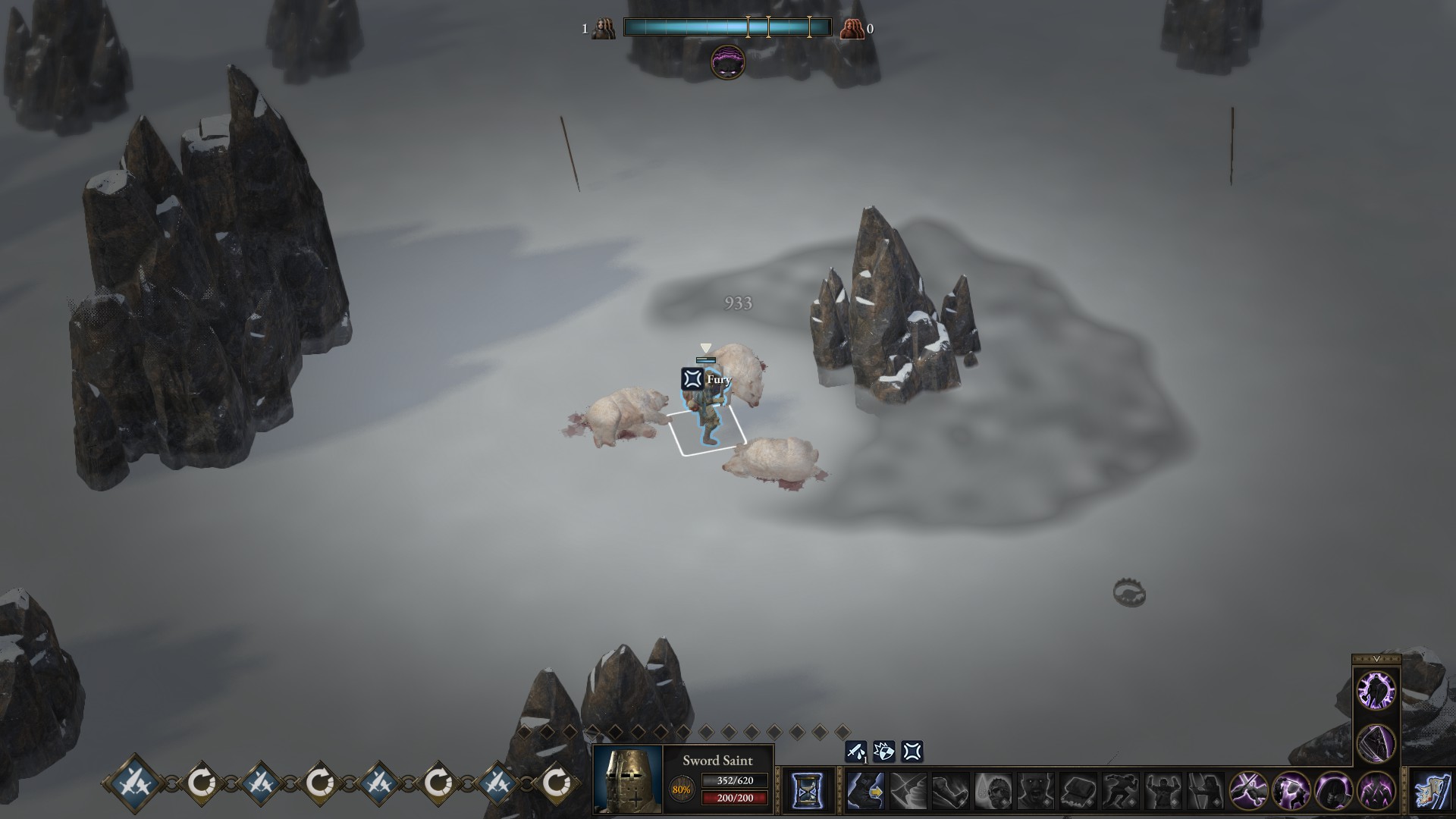Activate the purple crossed-swords ability
Viewport: 1456px width, 819px height.
tap(1248, 791)
